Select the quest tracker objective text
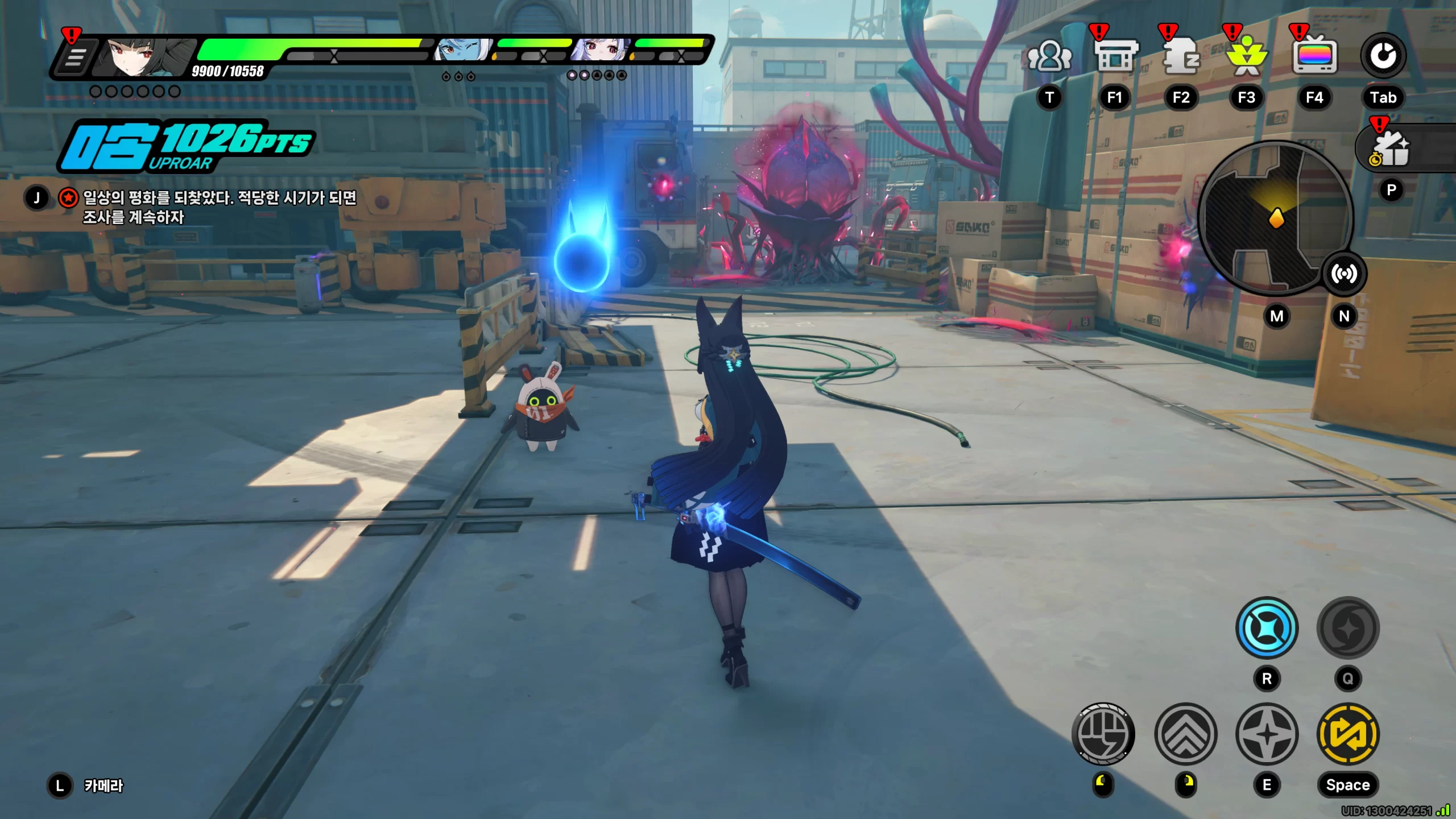 [219, 207]
